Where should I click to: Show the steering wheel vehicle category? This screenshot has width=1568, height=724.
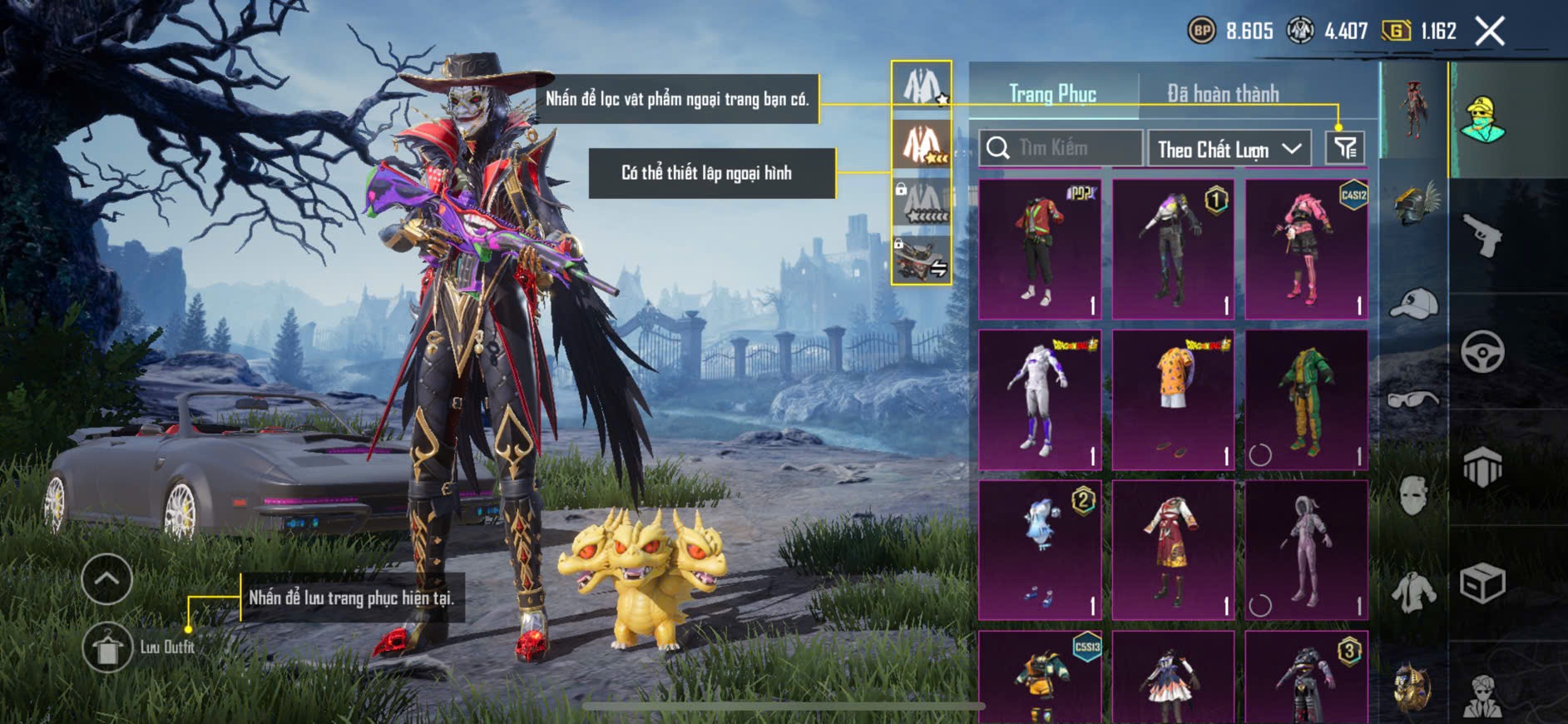click(x=1482, y=352)
